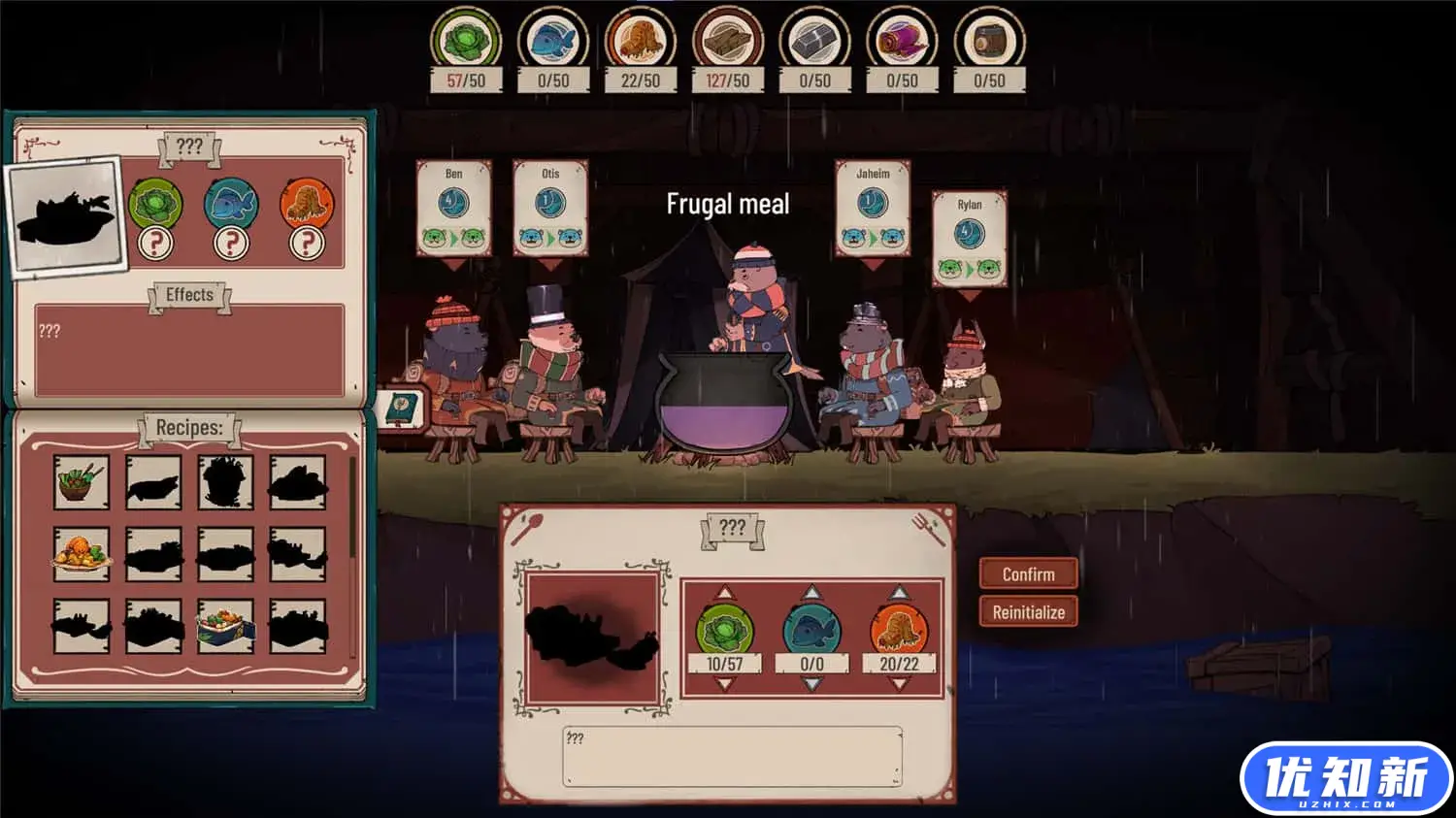Select Otis's character card

(550, 209)
